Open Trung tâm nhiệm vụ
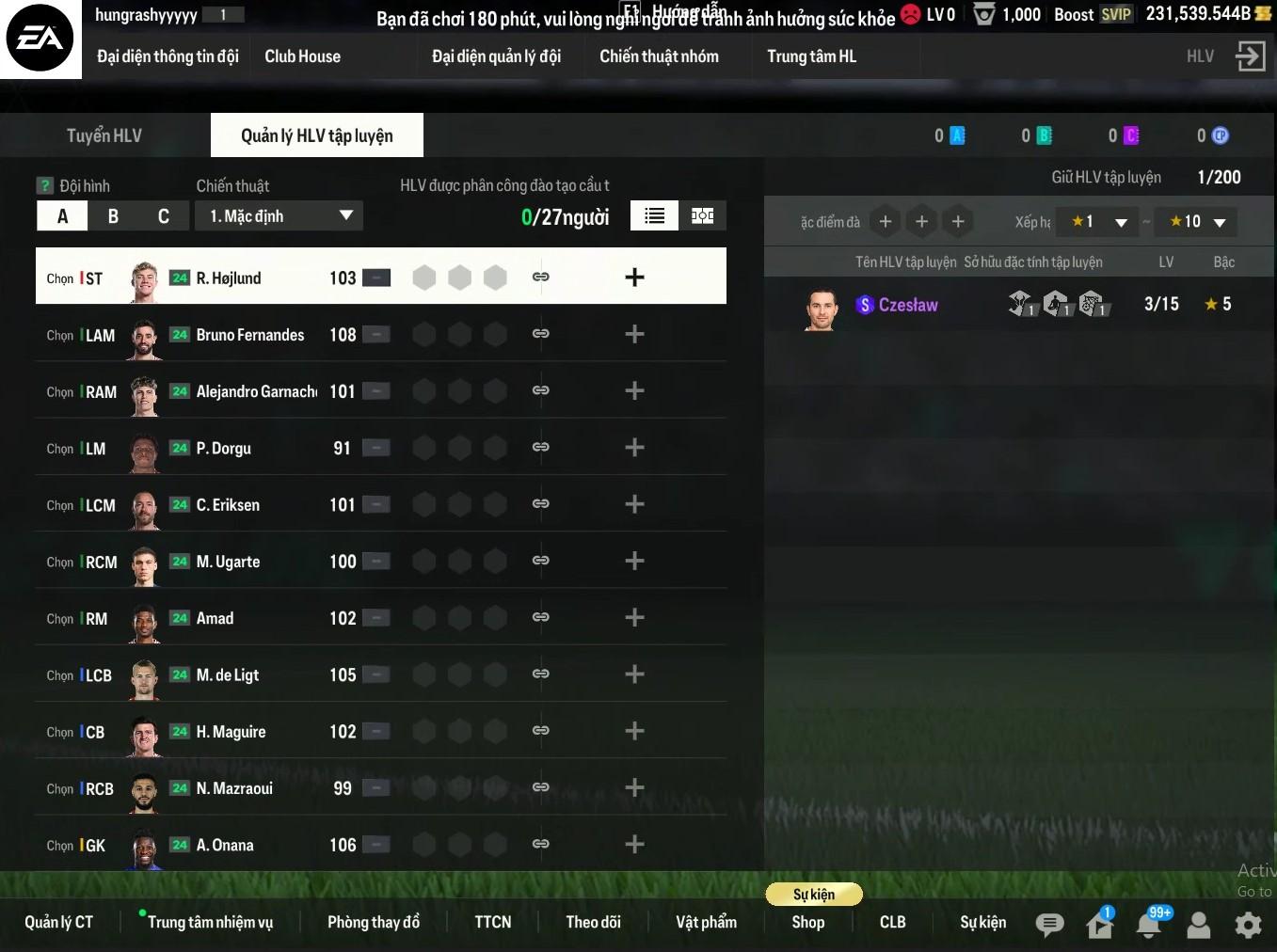This screenshot has height=952, width=1277. 210,922
